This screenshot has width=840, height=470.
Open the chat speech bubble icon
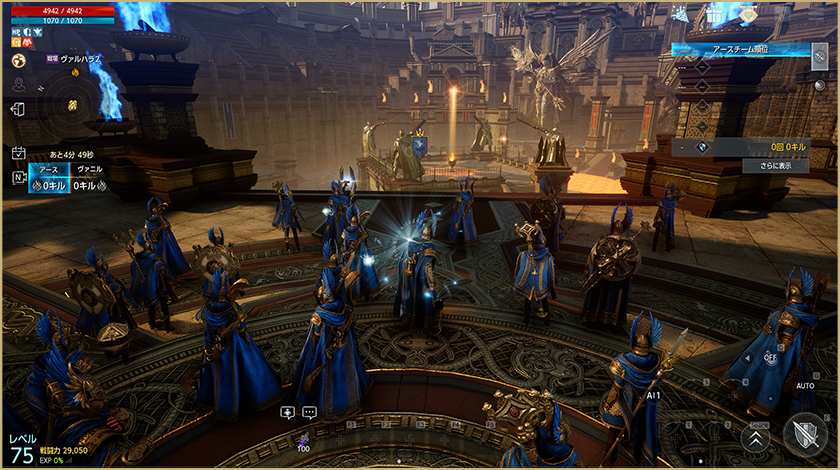pos(310,412)
